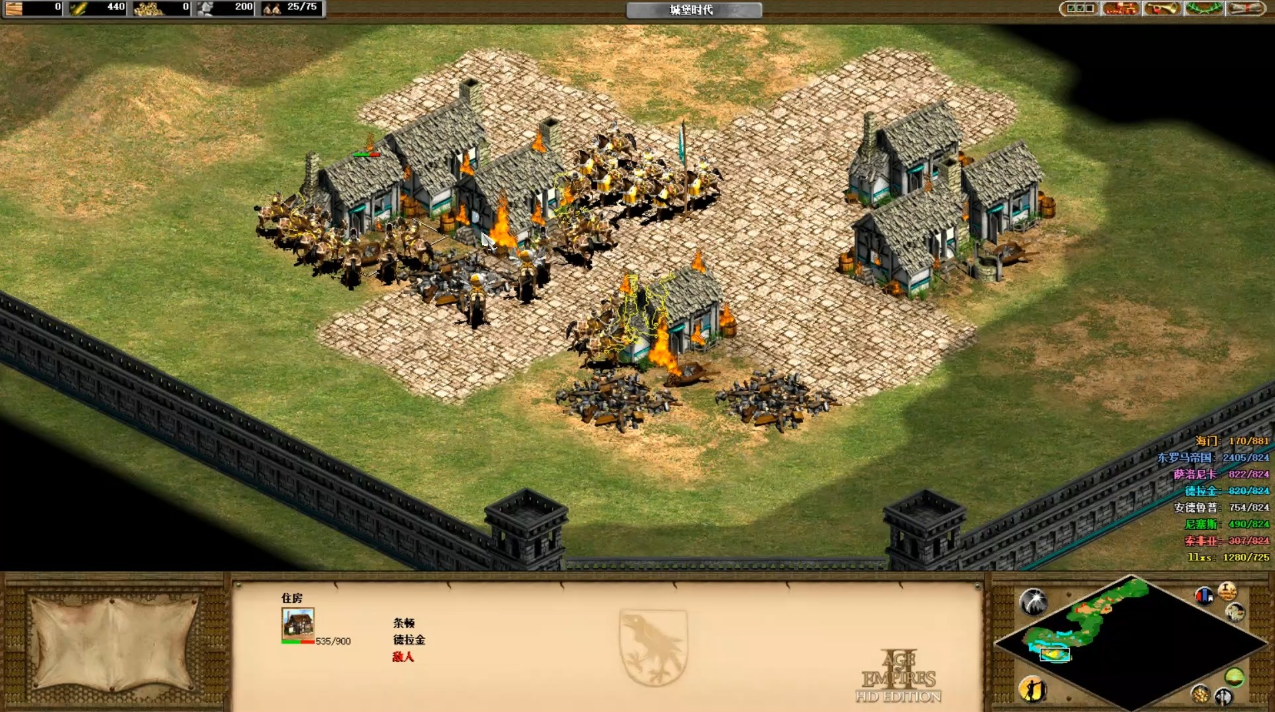This screenshot has width=1275, height=712.
Task: Open the technology tree button
Action: [1121, 9]
